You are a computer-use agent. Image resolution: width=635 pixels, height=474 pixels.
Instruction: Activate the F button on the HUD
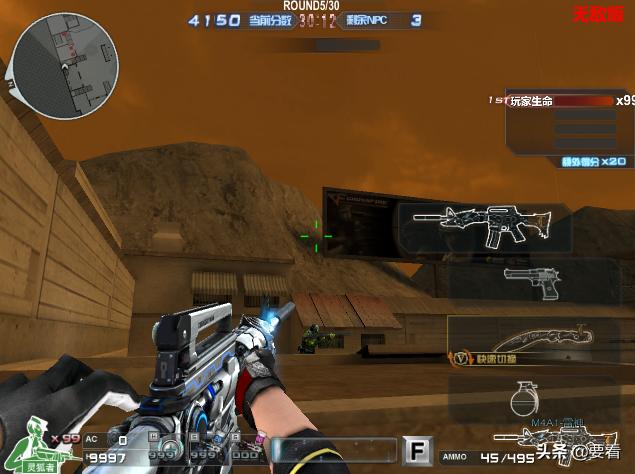[417, 451]
